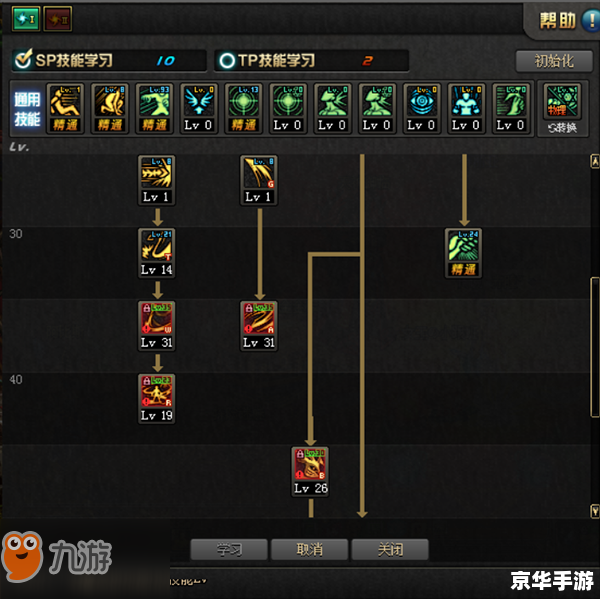Choose the 取消 (cancel) button
Image resolution: width=600 pixels, height=599 pixels.
pyautogui.click(x=309, y=549)
